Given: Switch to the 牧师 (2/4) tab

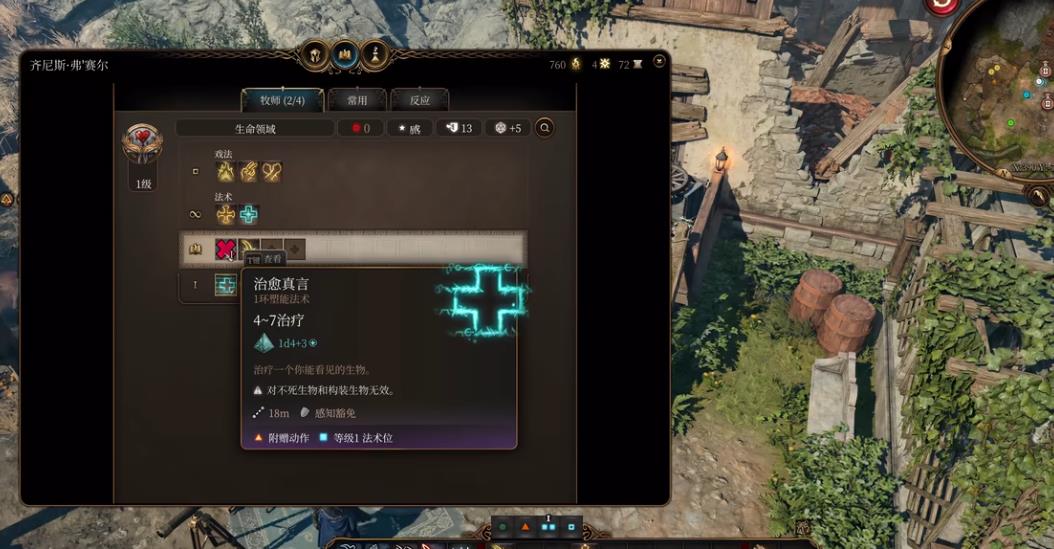Looking at the screenshot, I should (x=282, y=100).
